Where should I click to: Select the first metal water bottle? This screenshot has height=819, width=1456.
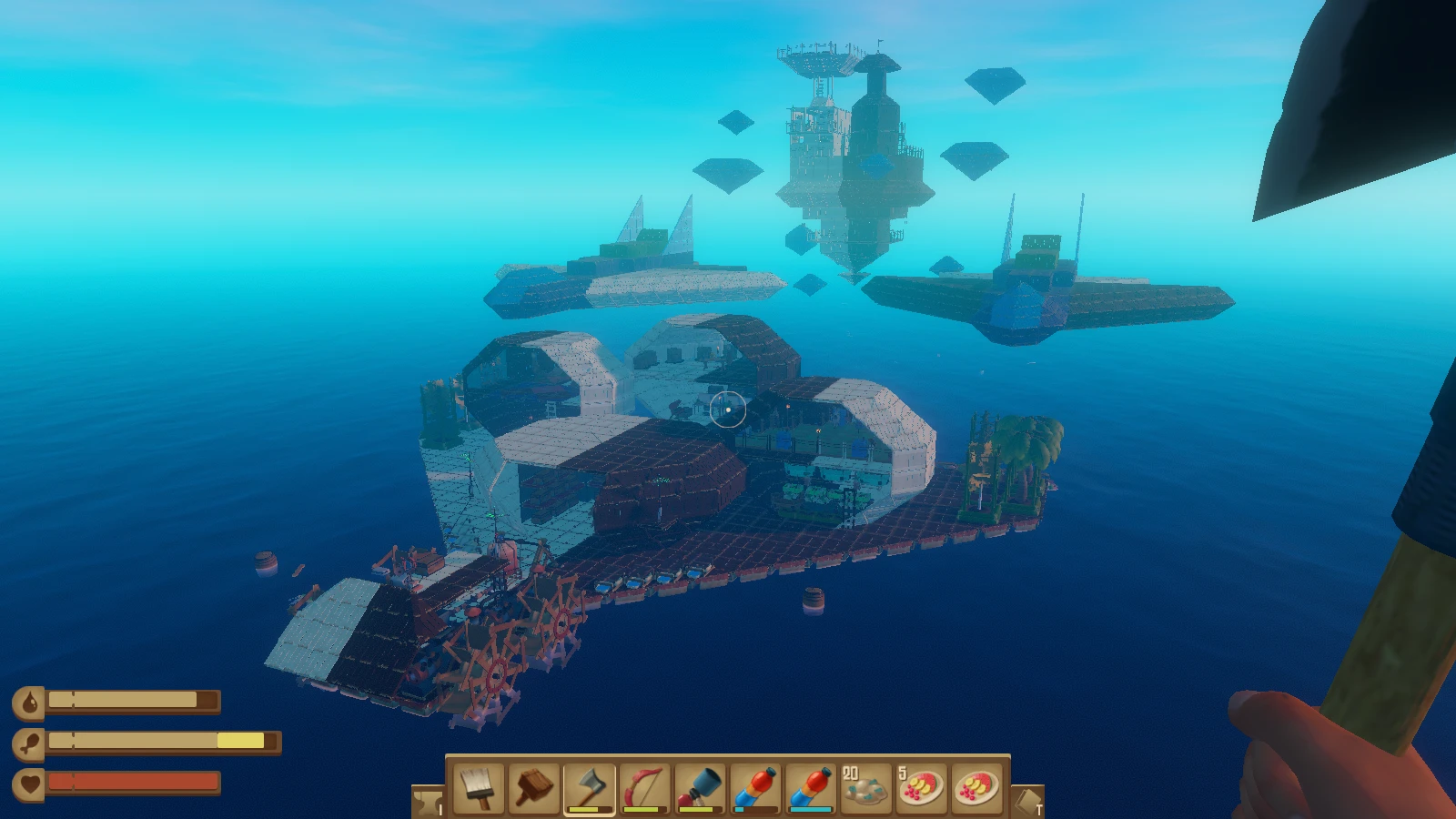point(757,790)
